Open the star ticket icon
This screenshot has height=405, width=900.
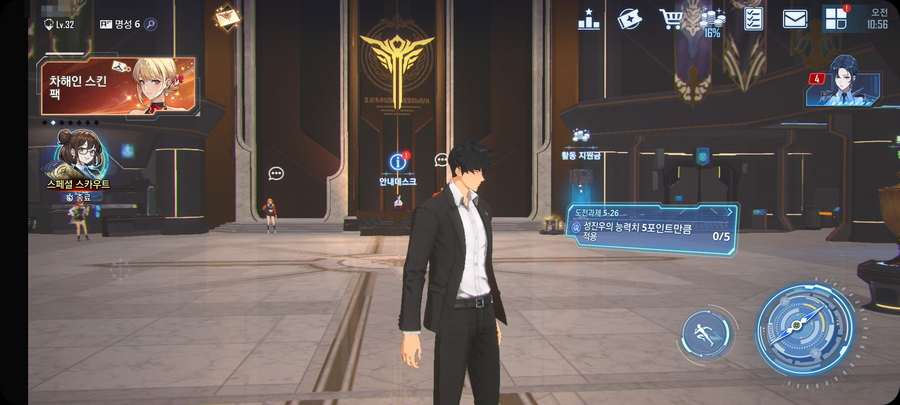pyautogui.click(x=629, y=19)
